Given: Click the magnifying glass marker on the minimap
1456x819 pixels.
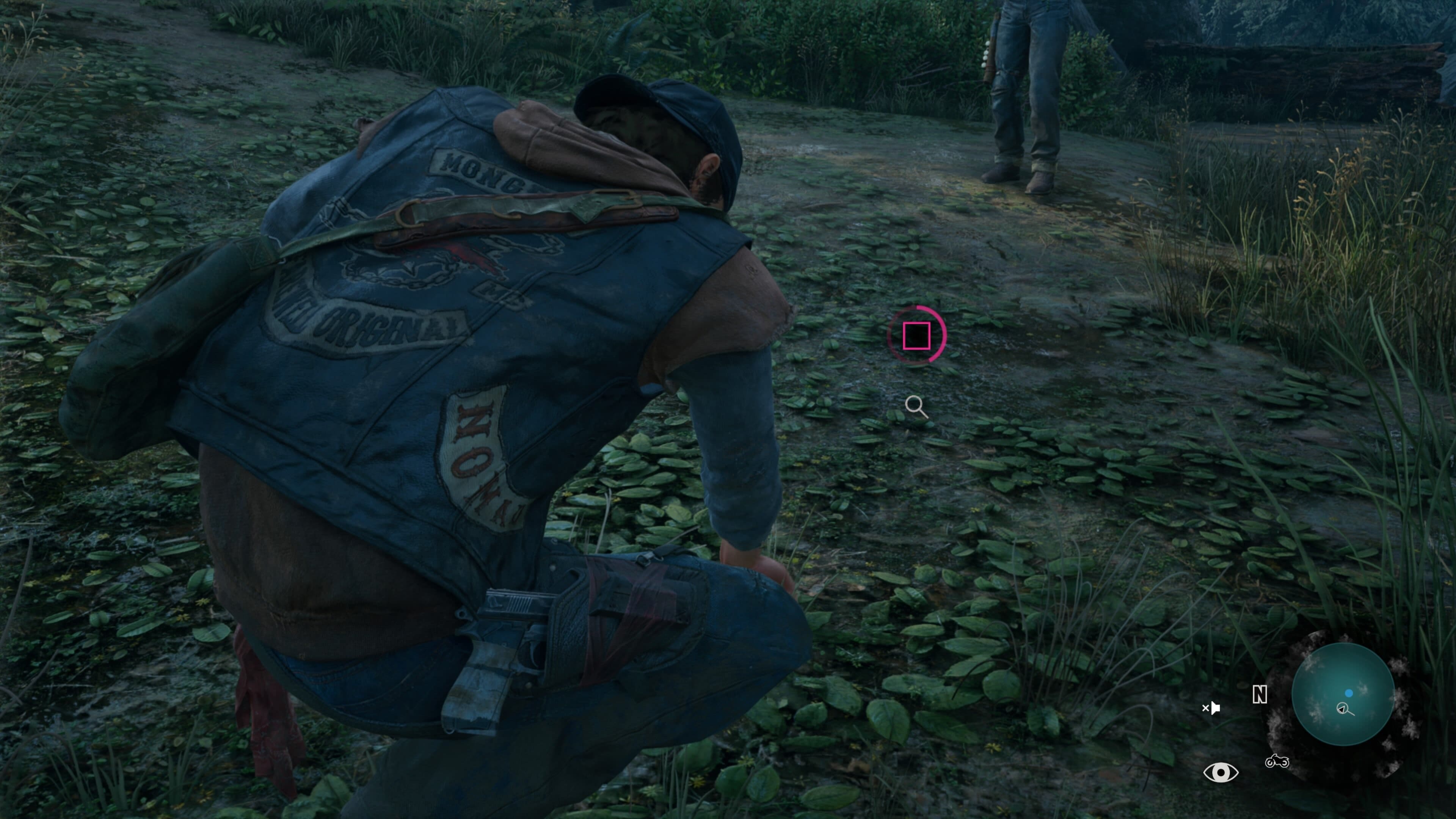Looking at the screenshot, I should (x=1344, y=709).
